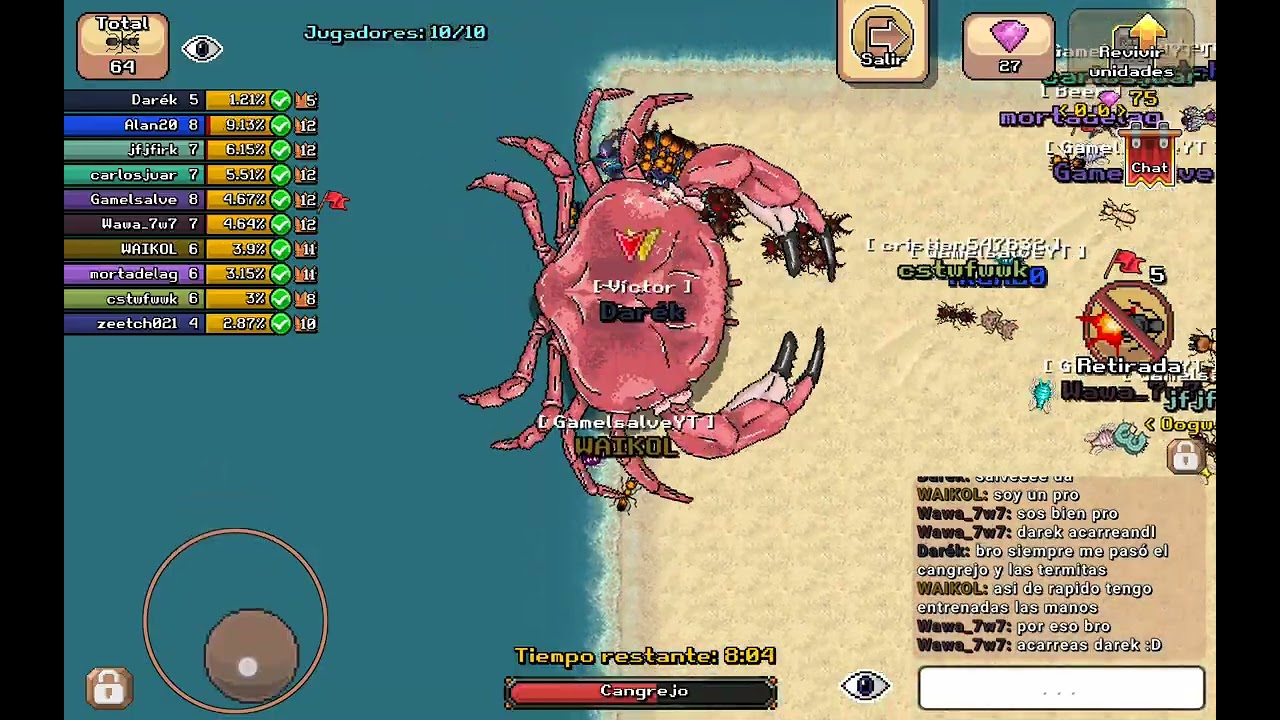
Task: Click the chat message input field
Action: [x=1061, y=689]
